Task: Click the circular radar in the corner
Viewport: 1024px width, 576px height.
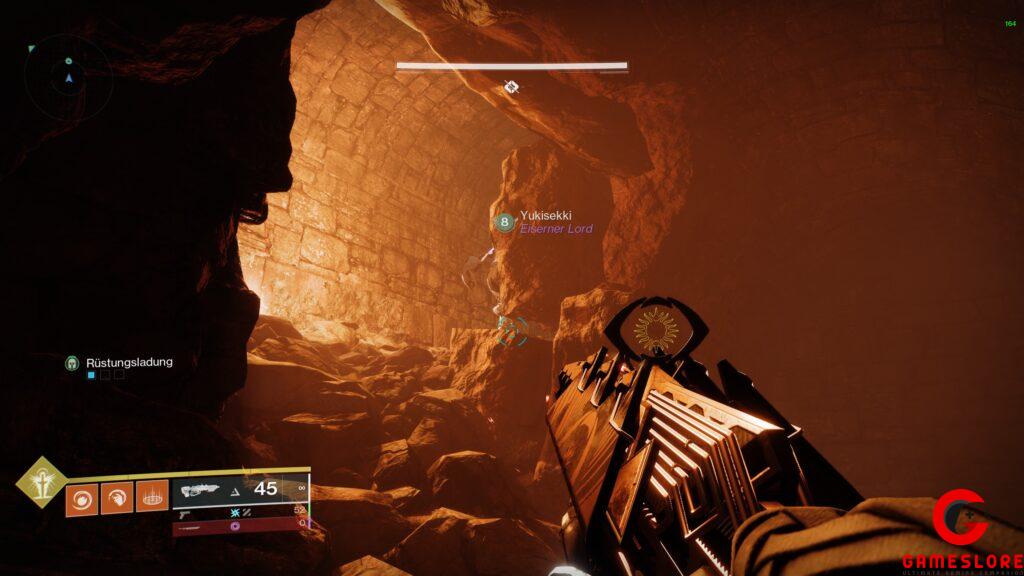Action: pos(68,76)
